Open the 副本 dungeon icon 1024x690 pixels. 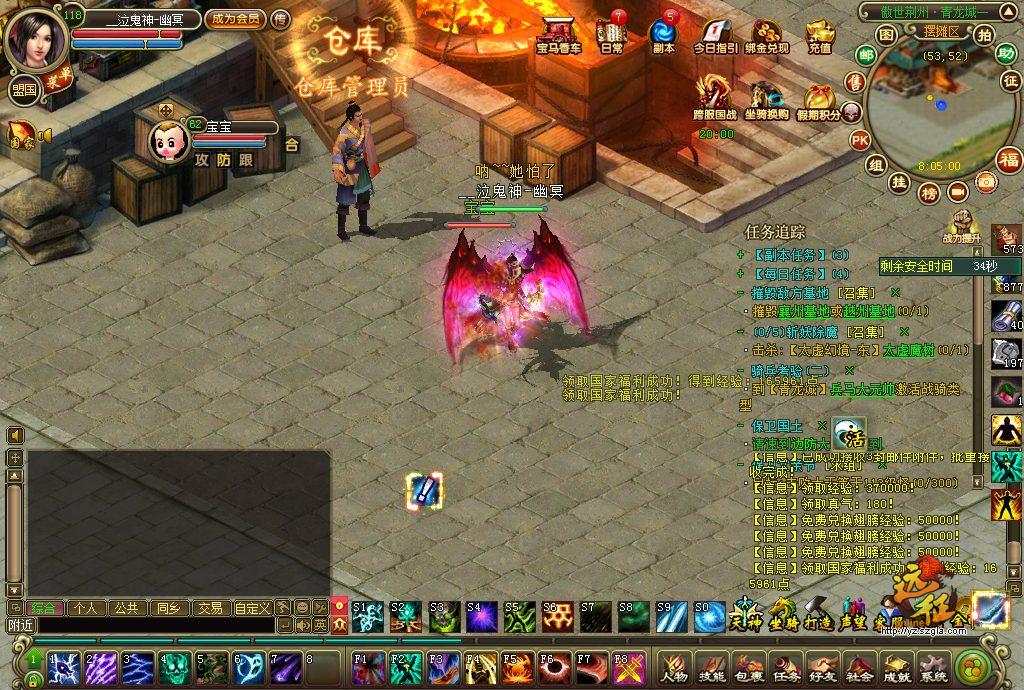pyautogui.click(x=663, y=34)
